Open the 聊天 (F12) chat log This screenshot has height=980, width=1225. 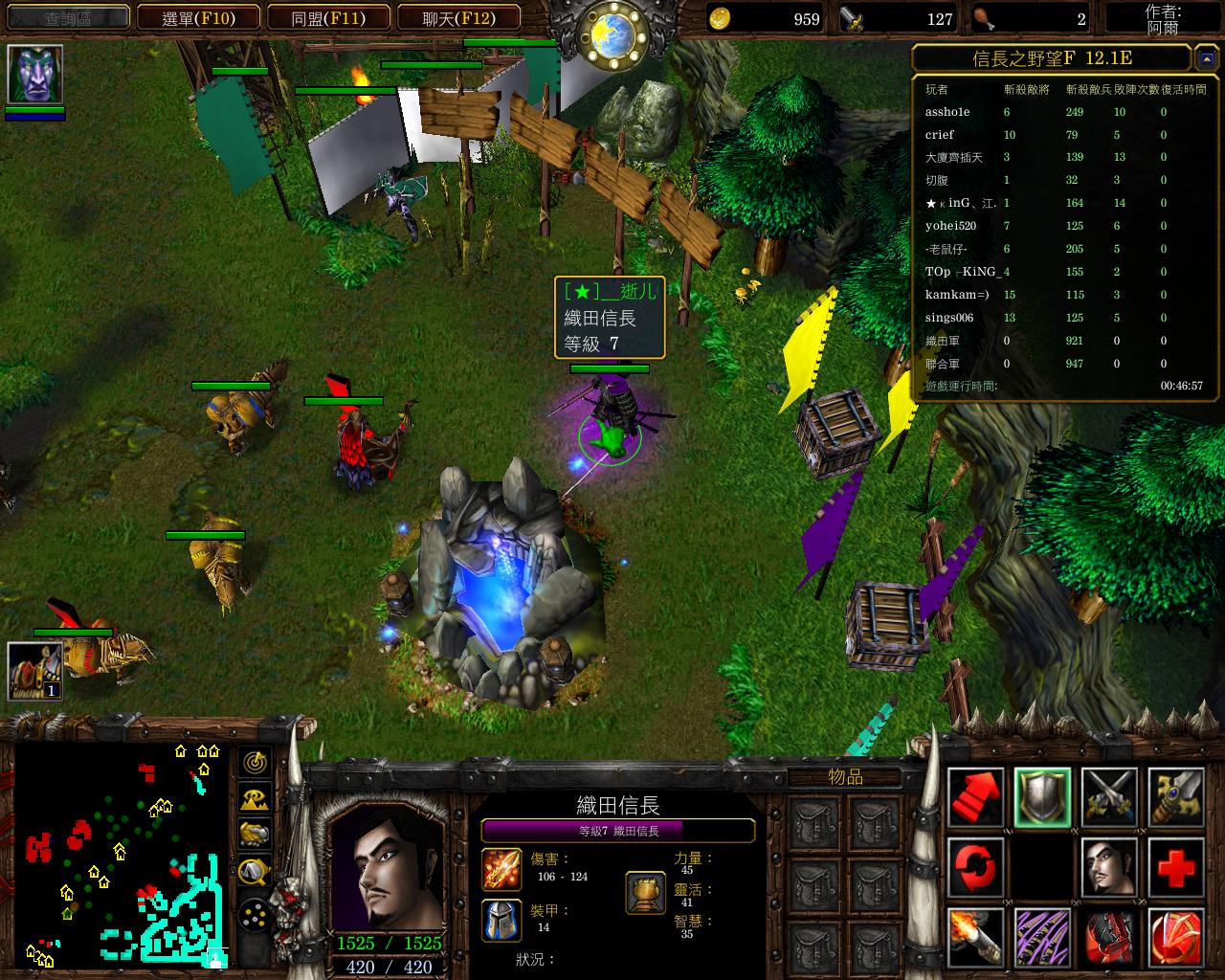458,18
